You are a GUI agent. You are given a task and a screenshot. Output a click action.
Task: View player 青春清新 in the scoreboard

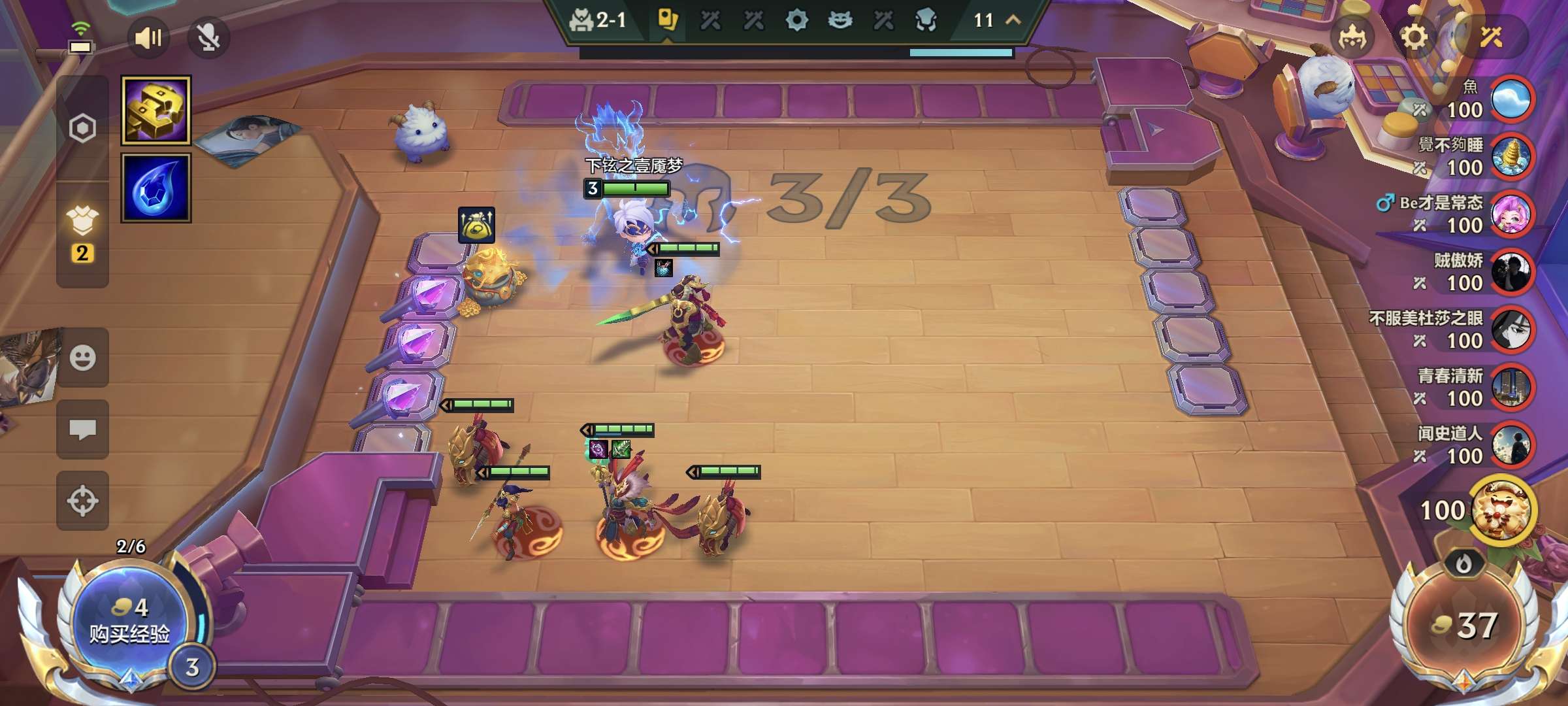point(1511,388)
